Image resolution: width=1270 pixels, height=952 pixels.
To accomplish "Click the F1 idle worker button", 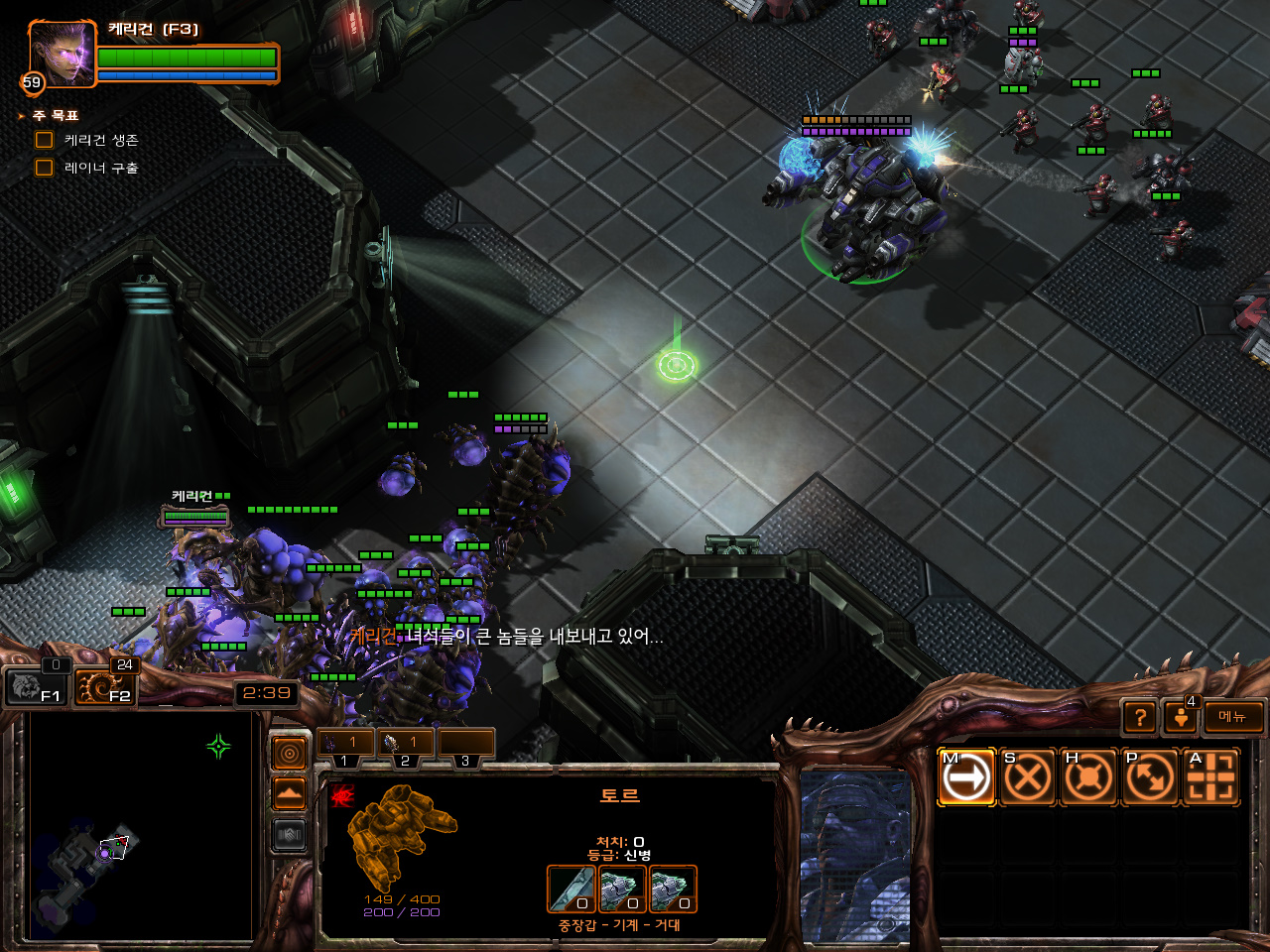I will click(x=36, y=685).
